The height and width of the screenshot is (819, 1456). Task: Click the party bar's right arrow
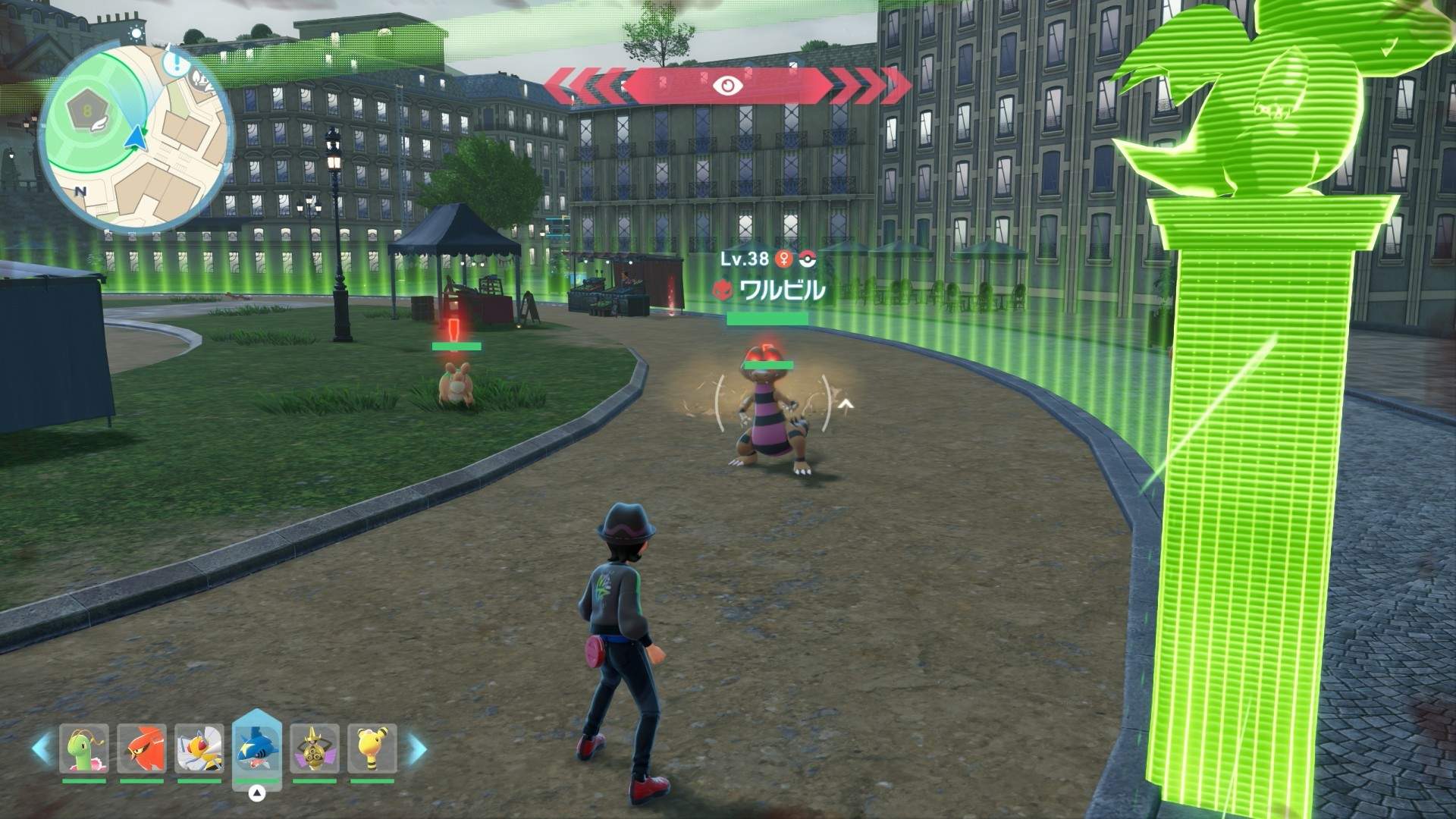(x=417, y=748)
